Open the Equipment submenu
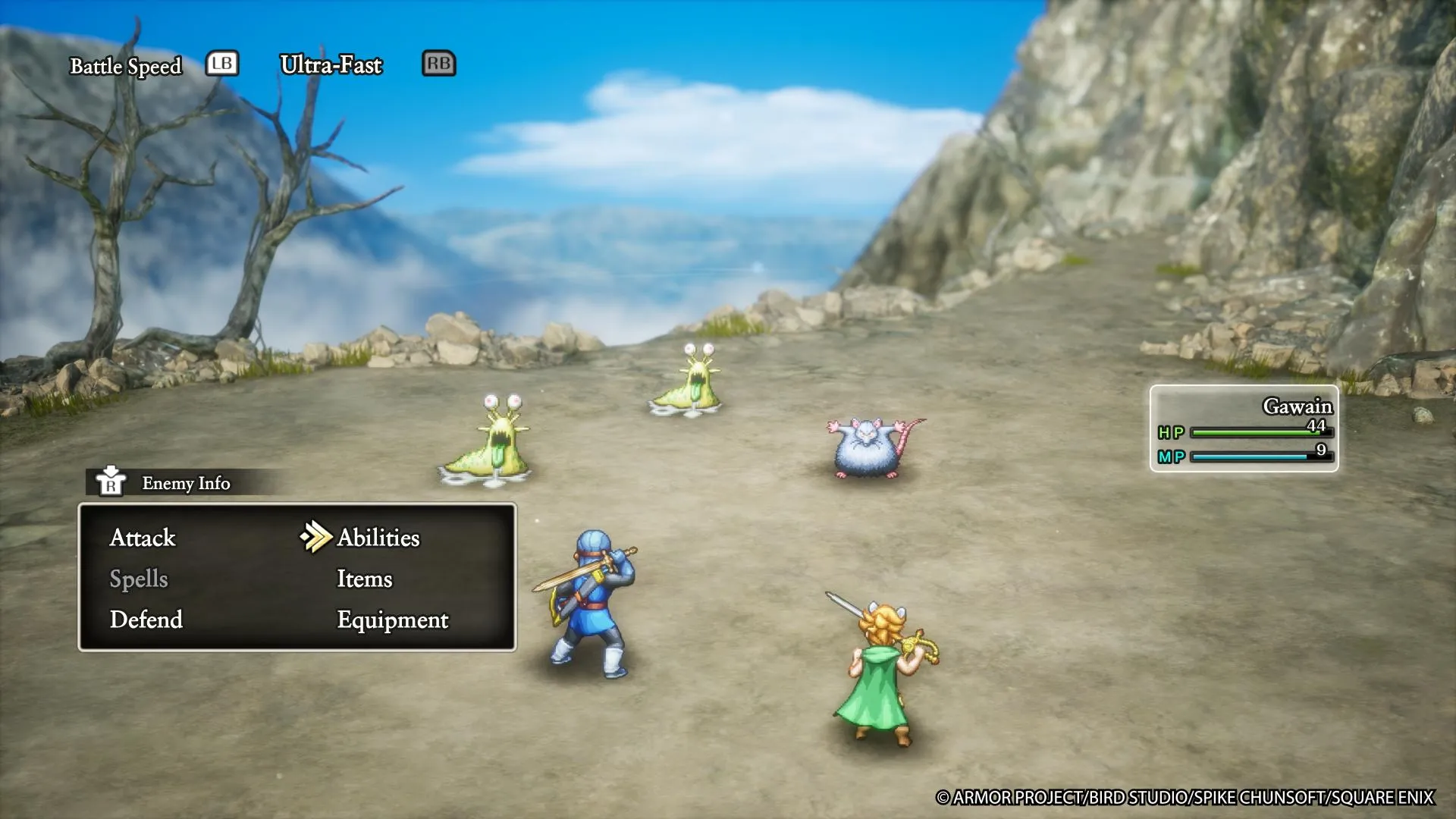The width and height of the screenshot is (1456, 819). [393, 620]
